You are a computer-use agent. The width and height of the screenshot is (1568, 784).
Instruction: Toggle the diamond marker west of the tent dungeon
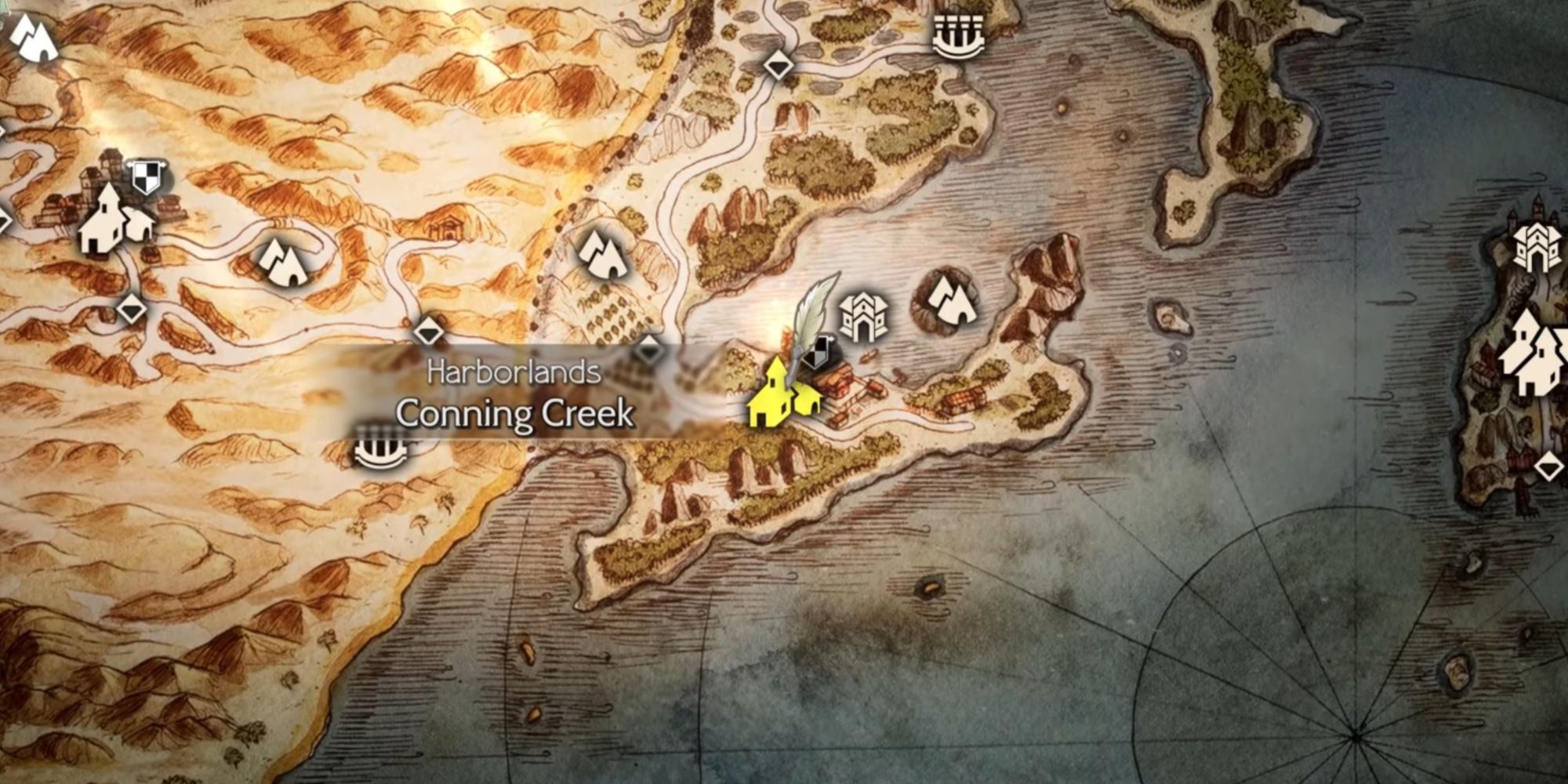(x=131, y=310)
